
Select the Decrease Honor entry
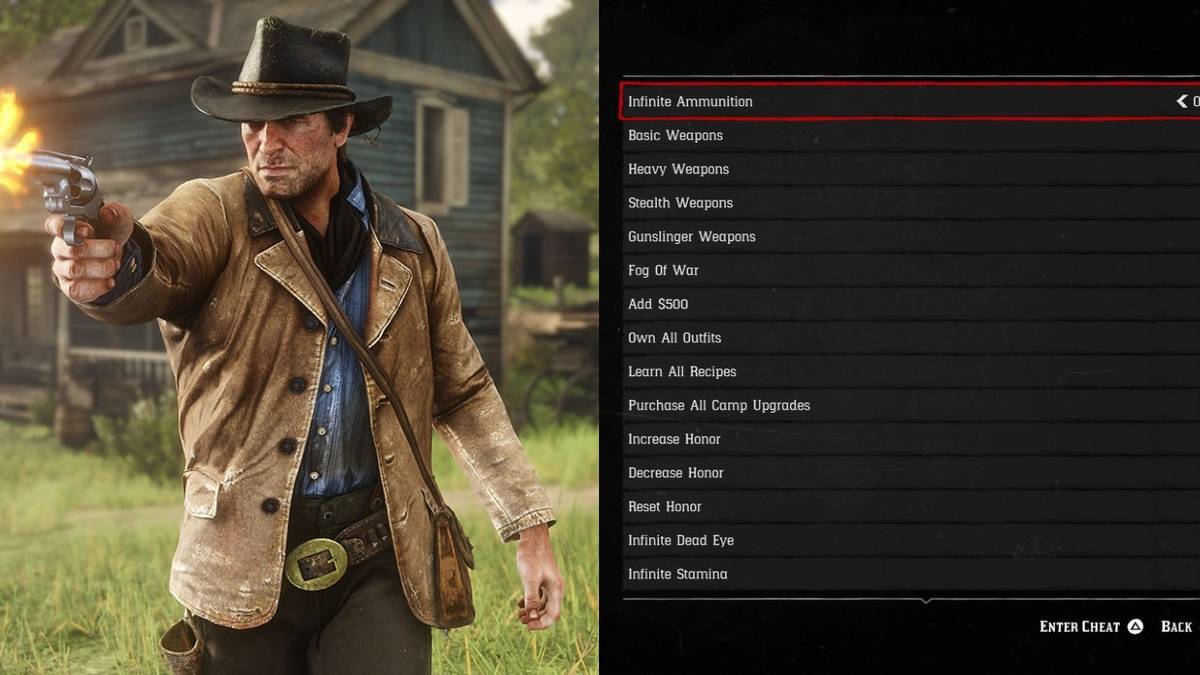click(x=675, y=473)
